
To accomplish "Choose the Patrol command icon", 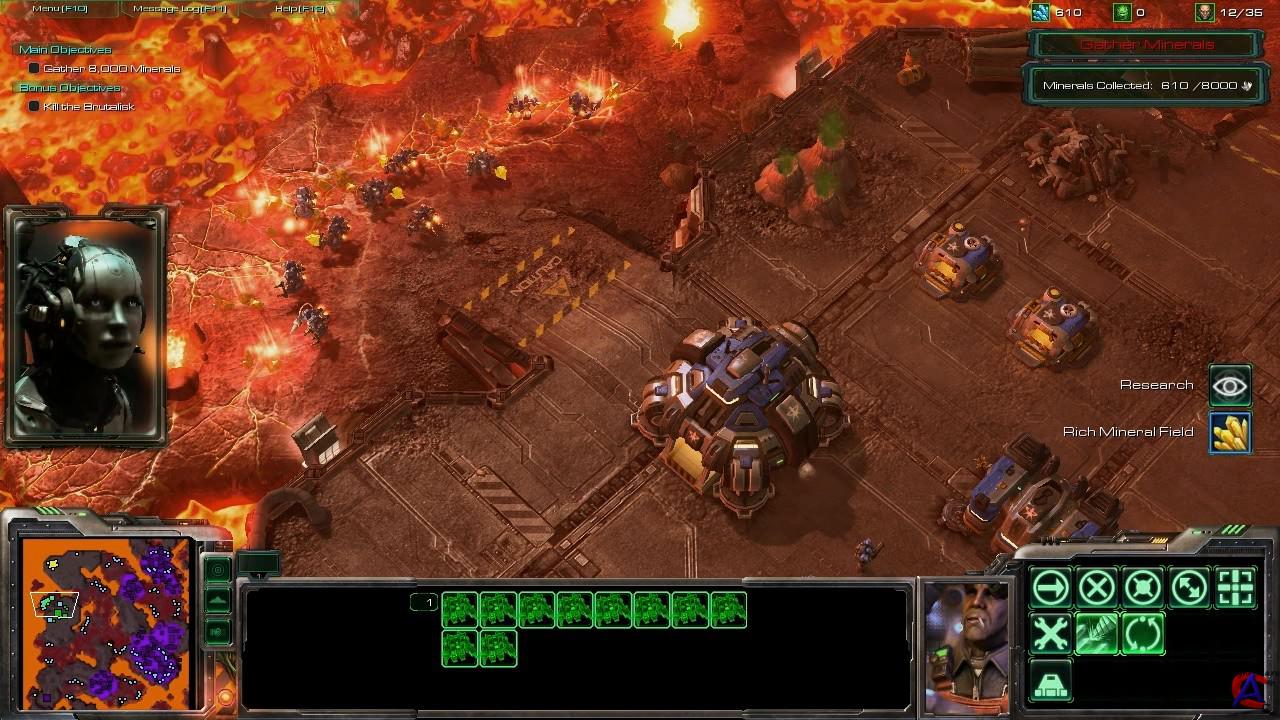I will [1190, 588].
